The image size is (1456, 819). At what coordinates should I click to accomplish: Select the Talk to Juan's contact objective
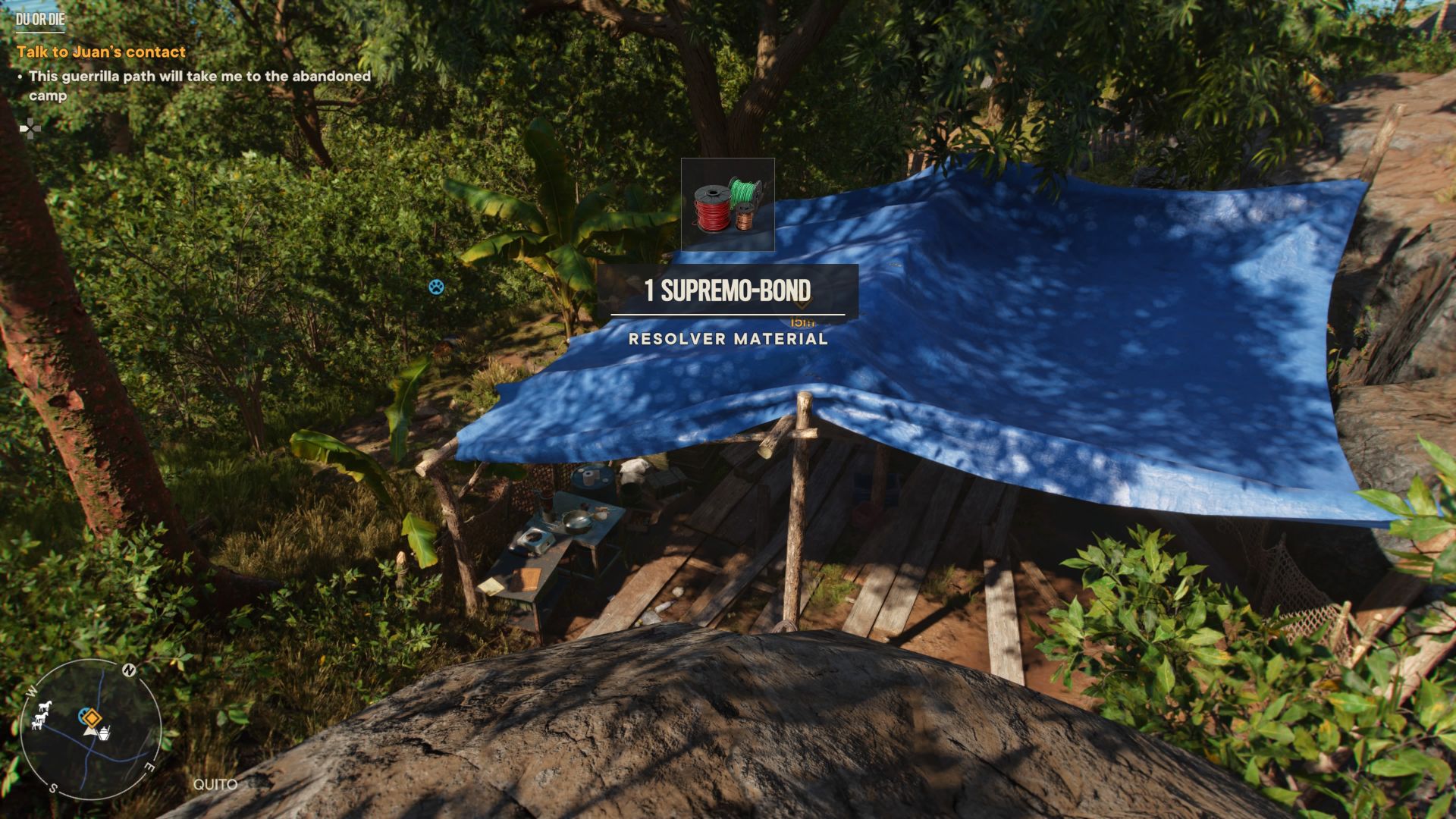(101, 51)
